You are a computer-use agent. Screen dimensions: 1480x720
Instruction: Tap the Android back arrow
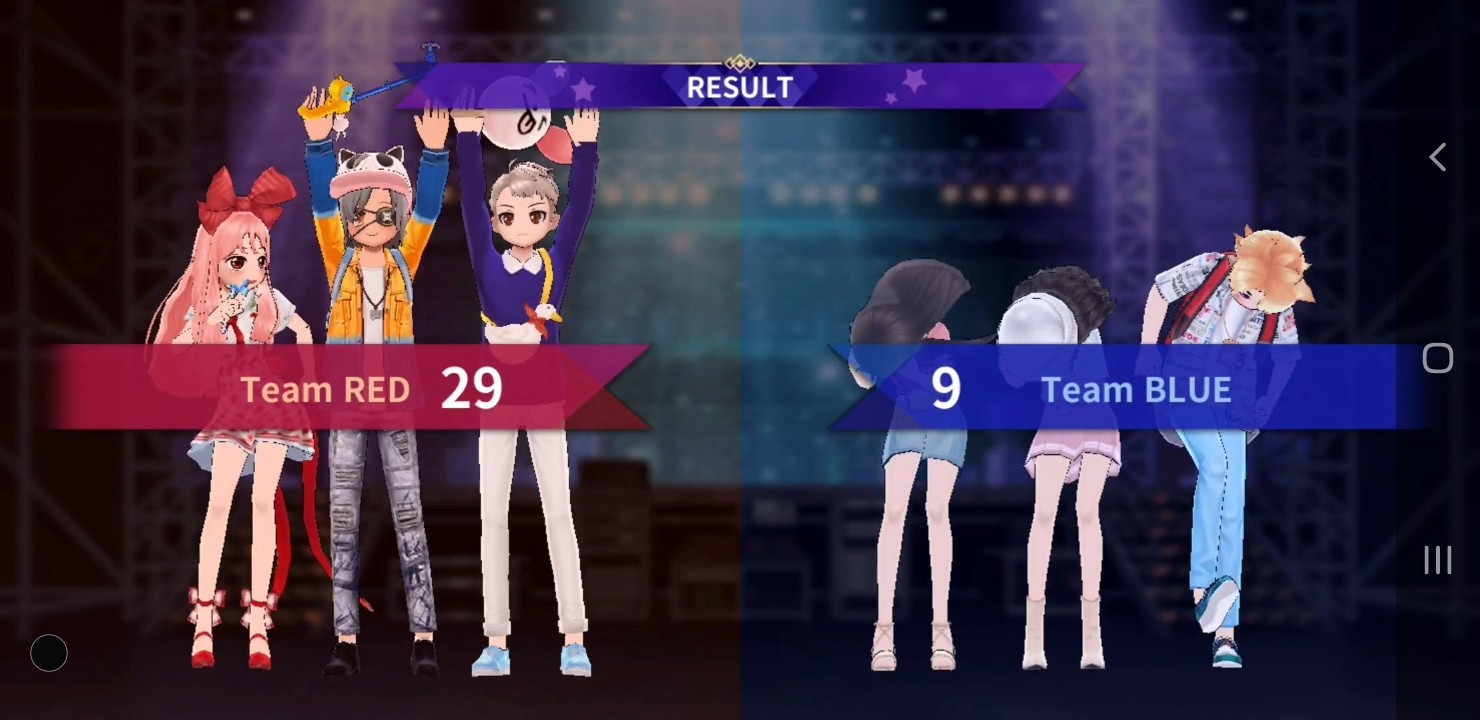click(x=1437, y=157)
